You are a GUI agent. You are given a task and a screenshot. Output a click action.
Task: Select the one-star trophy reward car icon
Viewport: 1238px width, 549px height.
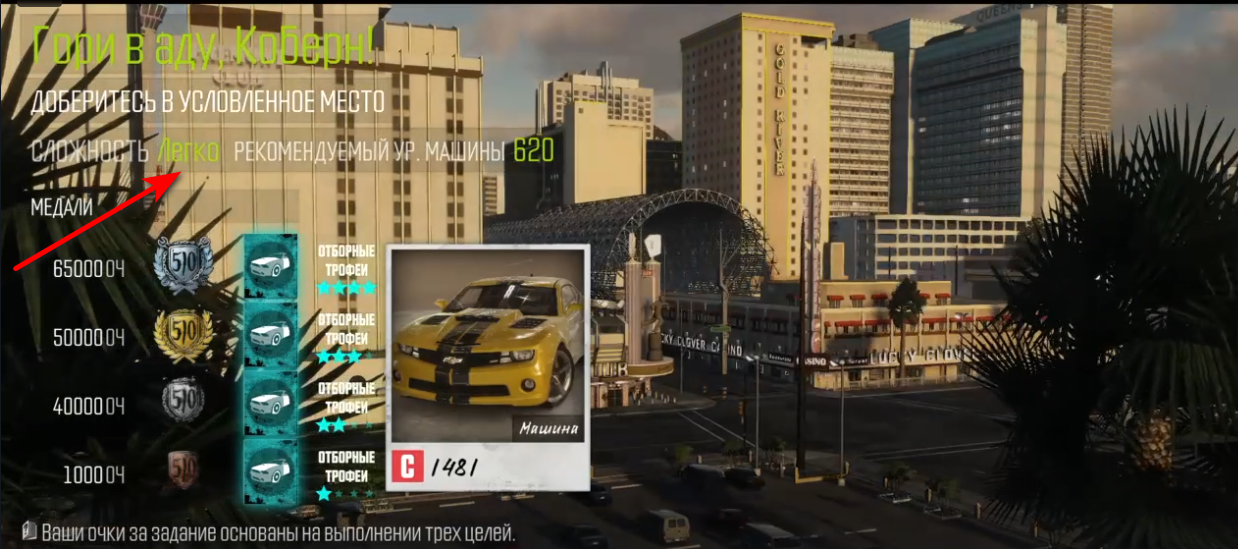[270, 468]
